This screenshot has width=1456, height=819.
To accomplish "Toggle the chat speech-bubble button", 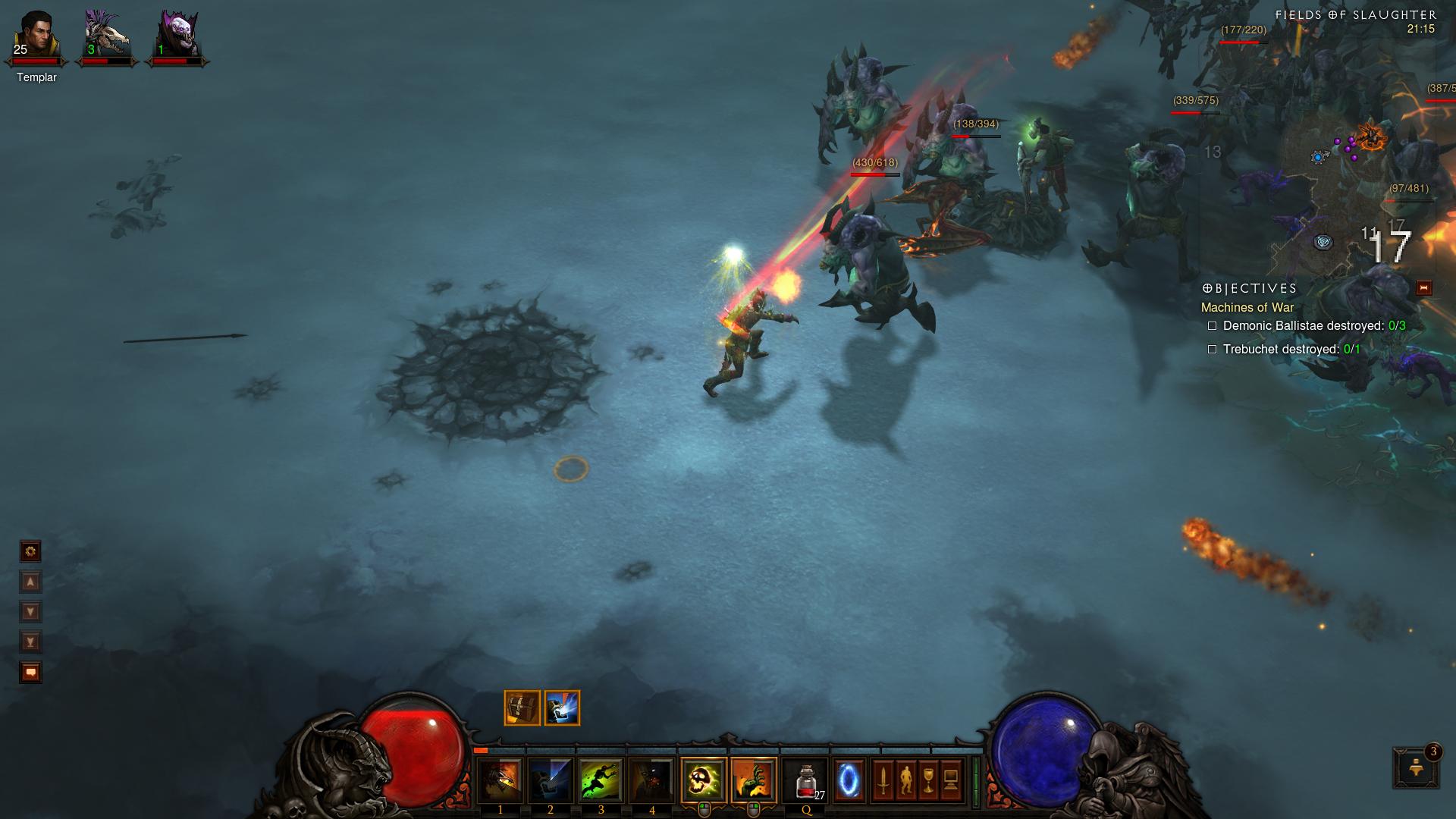I will [x=30, y=673].
